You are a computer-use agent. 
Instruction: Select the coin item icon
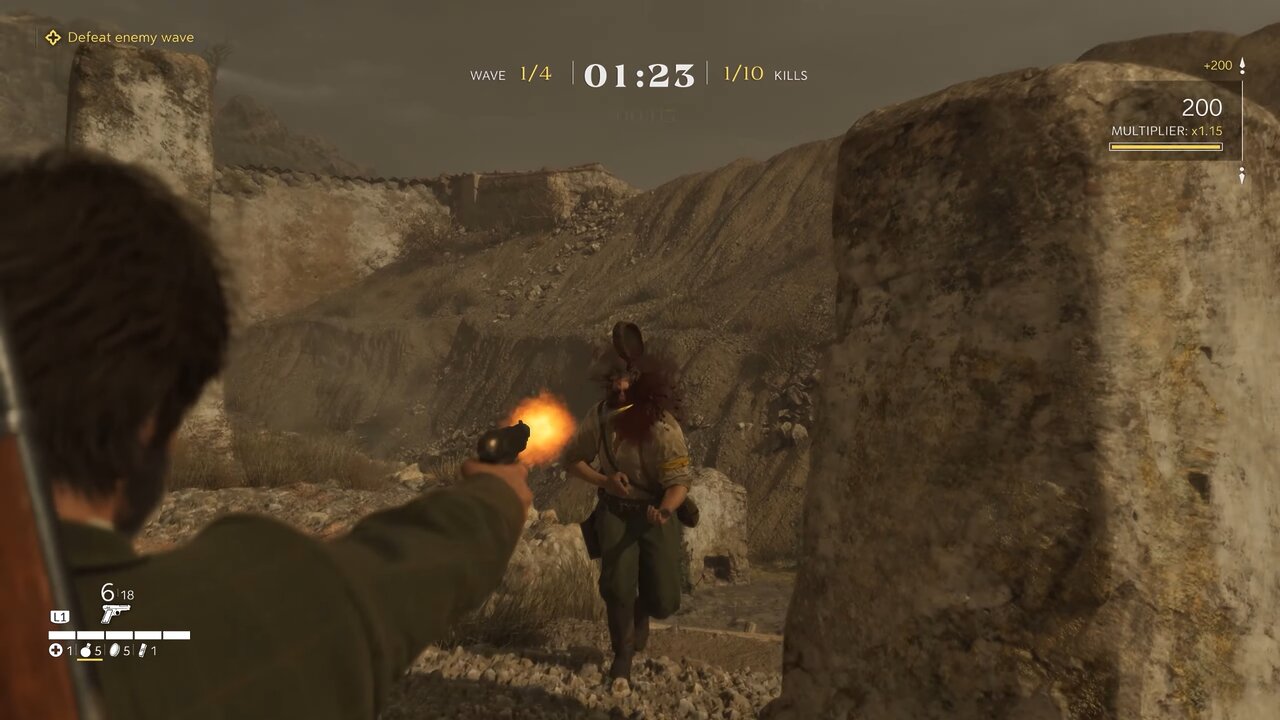tap(113, 651)
